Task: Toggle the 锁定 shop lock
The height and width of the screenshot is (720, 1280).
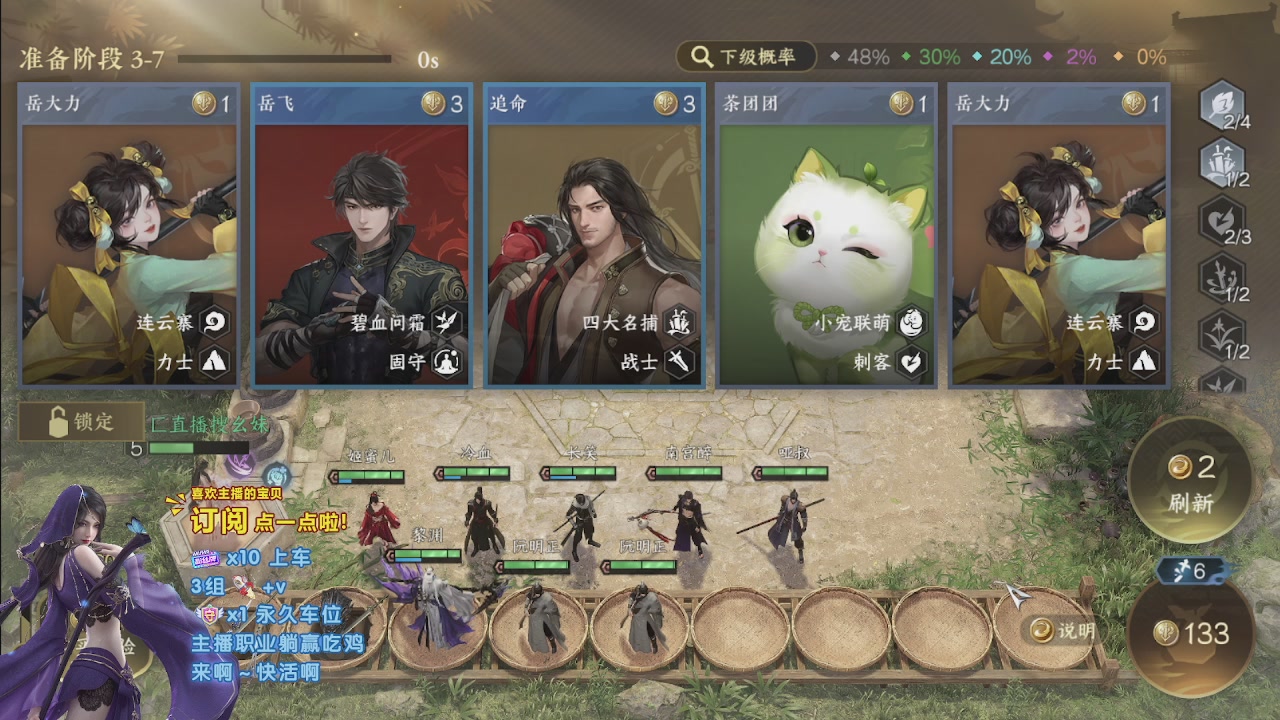Action: 82,422
